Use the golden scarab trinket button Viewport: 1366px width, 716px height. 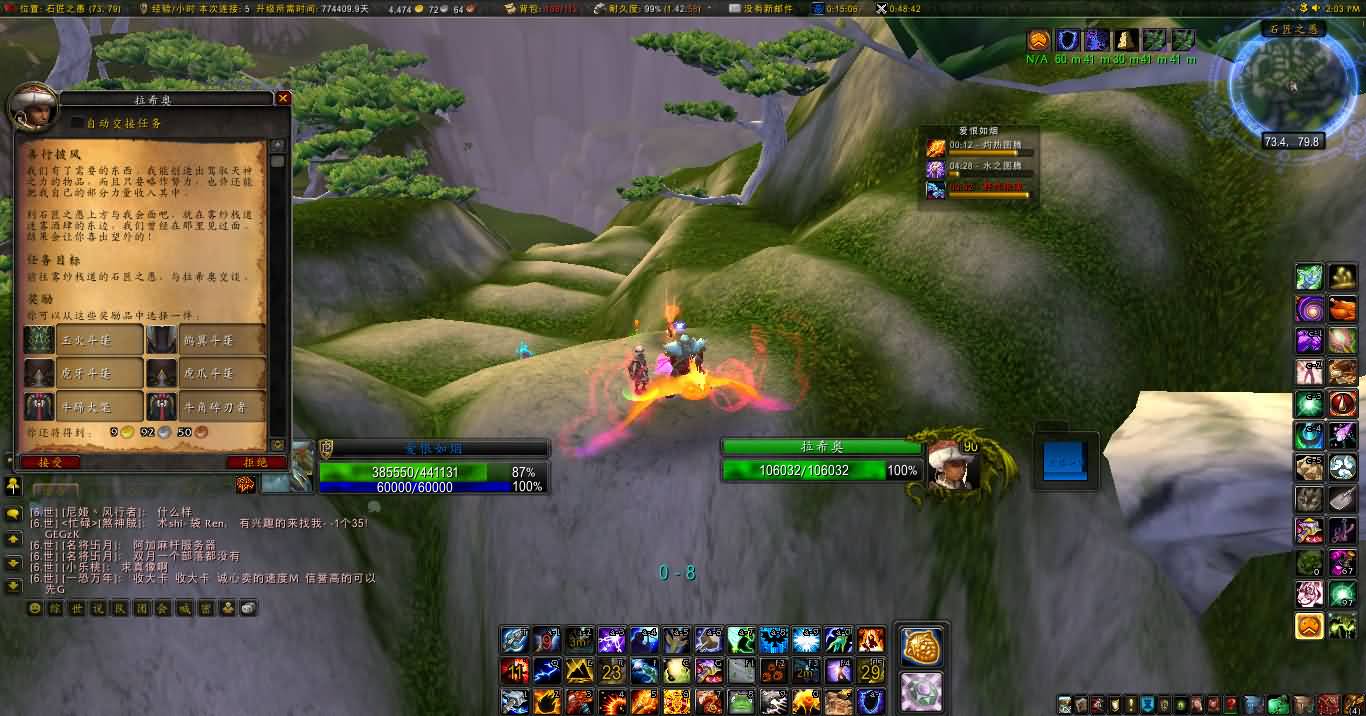point(921,647)
